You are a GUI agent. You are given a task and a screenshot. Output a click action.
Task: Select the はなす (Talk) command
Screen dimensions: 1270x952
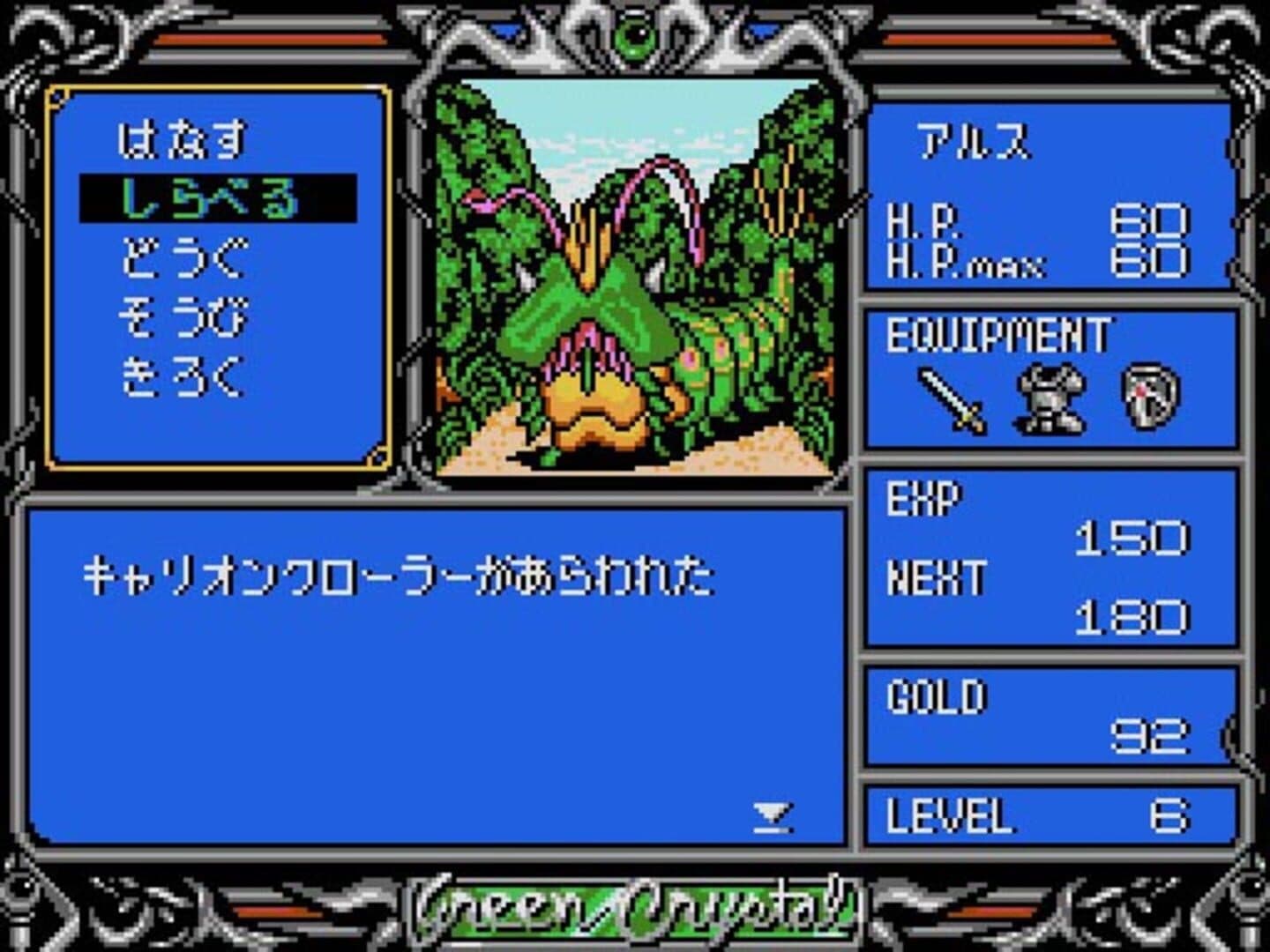(183, 141)
